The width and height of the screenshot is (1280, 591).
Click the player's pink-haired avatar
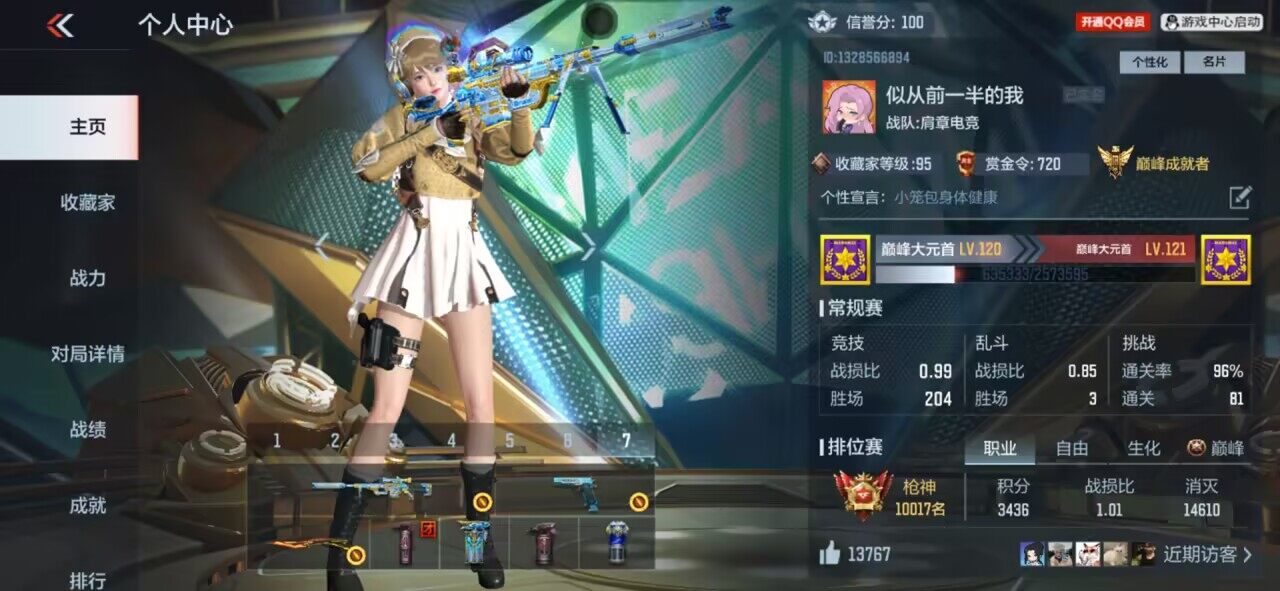pos(848,107)
